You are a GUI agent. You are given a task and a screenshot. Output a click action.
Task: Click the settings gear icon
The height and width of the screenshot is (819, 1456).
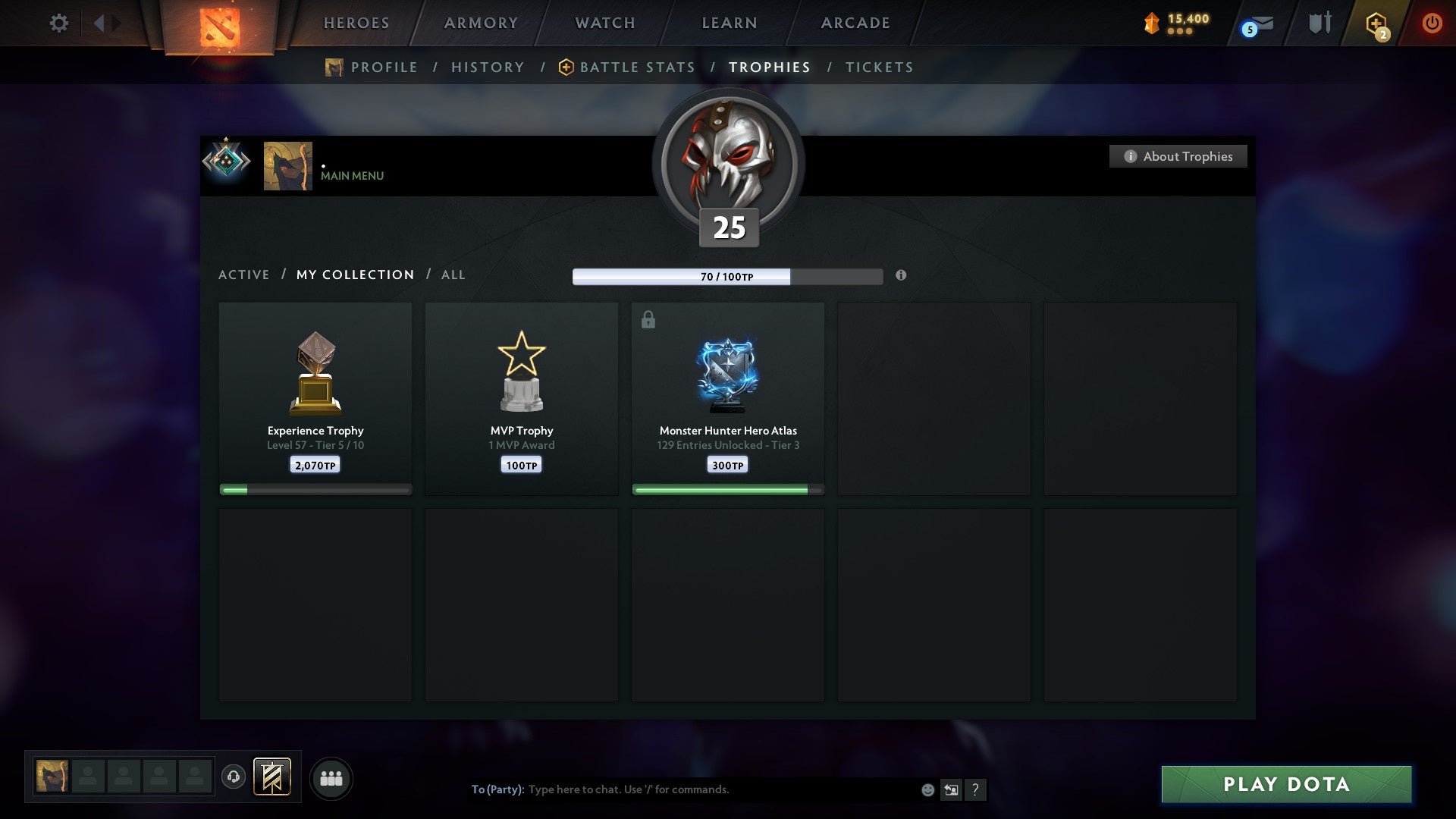point(58,23)
